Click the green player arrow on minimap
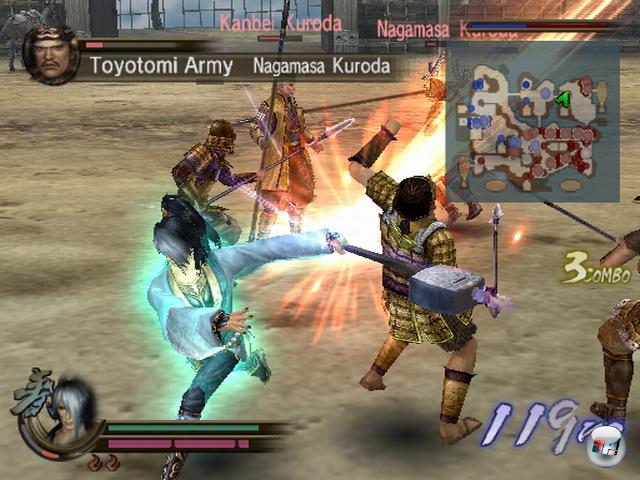Image resolution: width=640 pixels, height=480 pixels. point(563,98)
